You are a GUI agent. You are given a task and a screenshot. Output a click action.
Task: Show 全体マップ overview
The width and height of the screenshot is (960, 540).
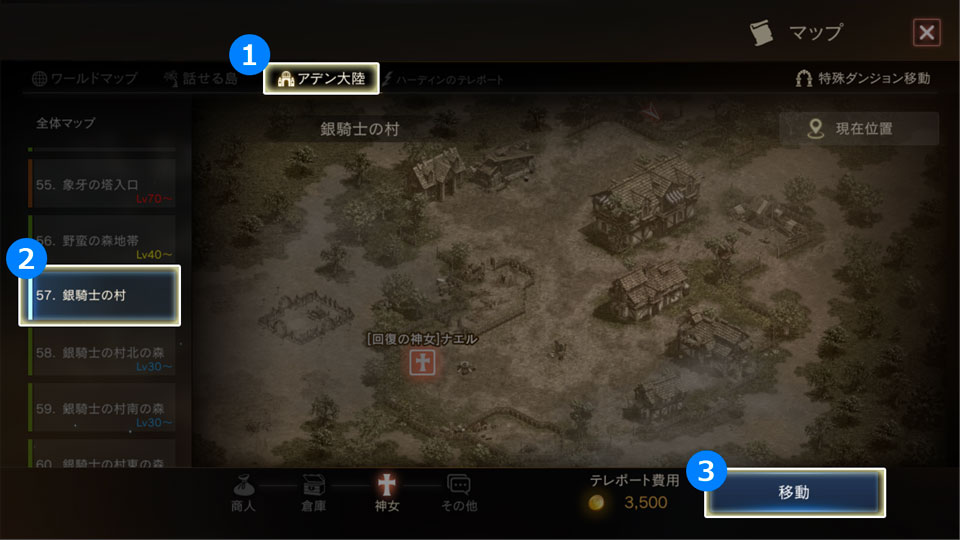tap(66, 123)
